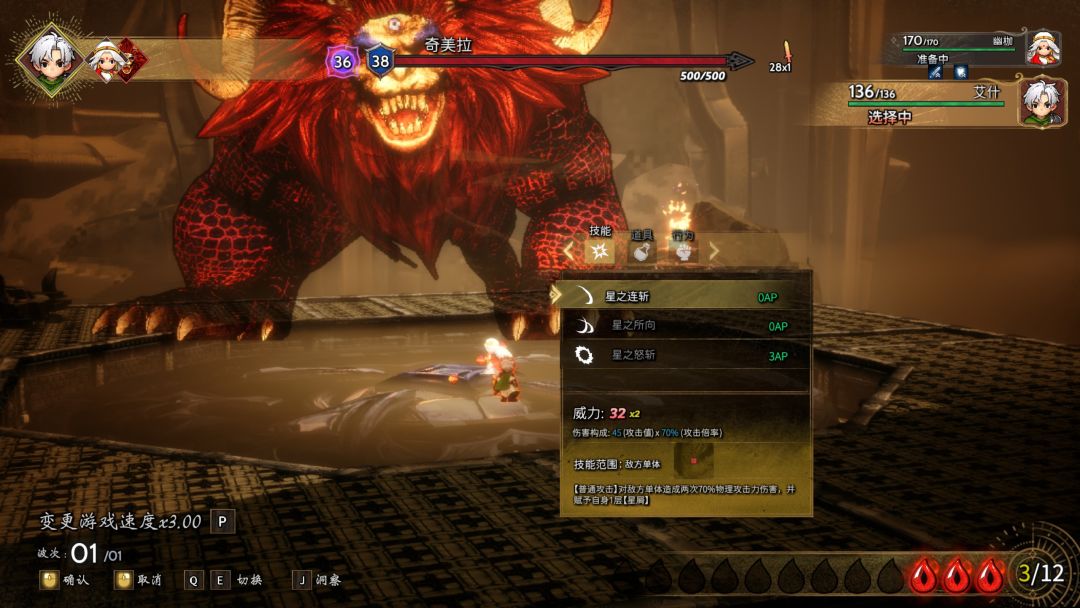1080x608 pixels.
Task: Inspect the sword buff icon under 幽珈
Action: tap(936, 72)
